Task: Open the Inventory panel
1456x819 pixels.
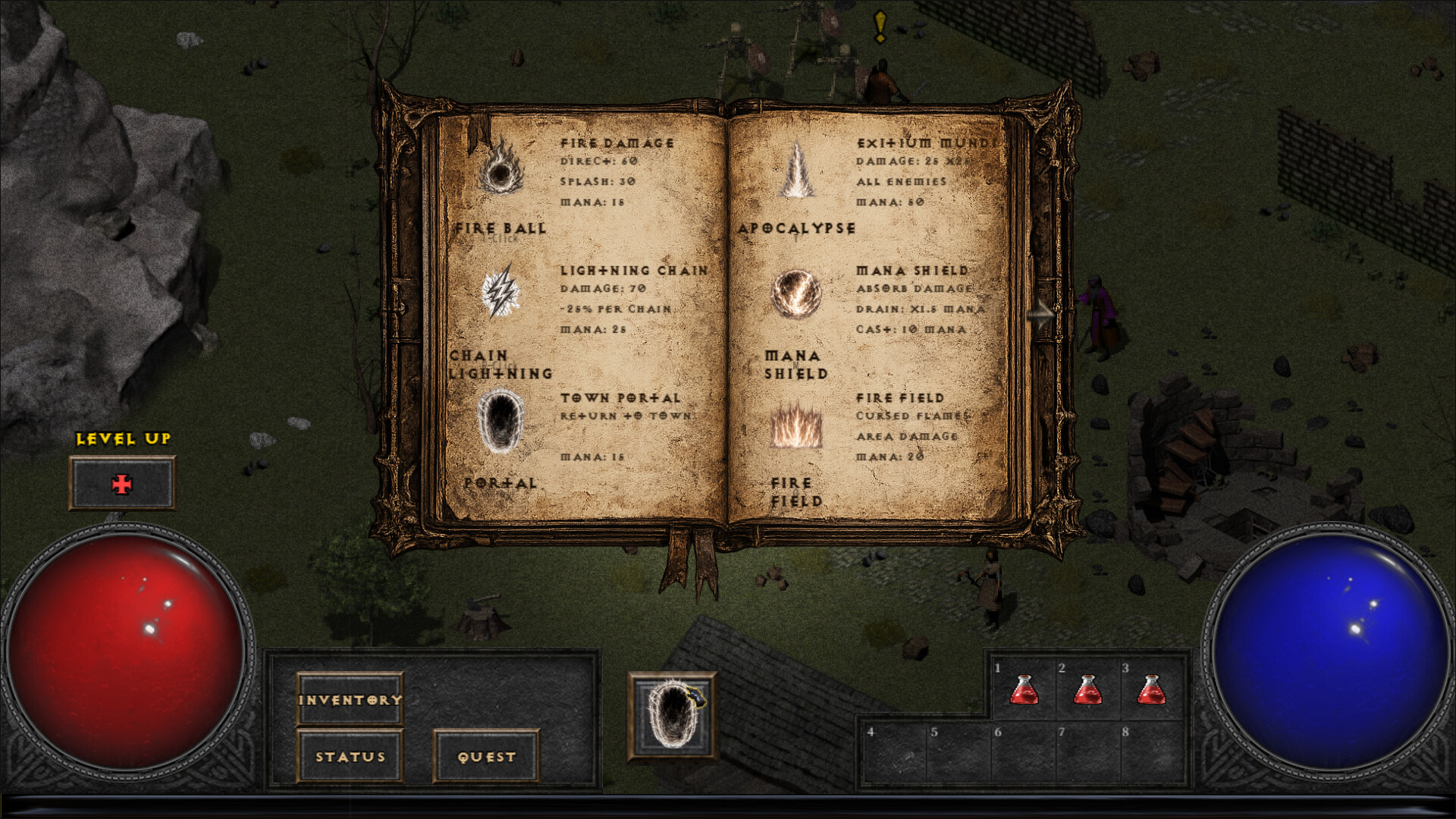Action: pyautogui.click(x=350, y=699)
